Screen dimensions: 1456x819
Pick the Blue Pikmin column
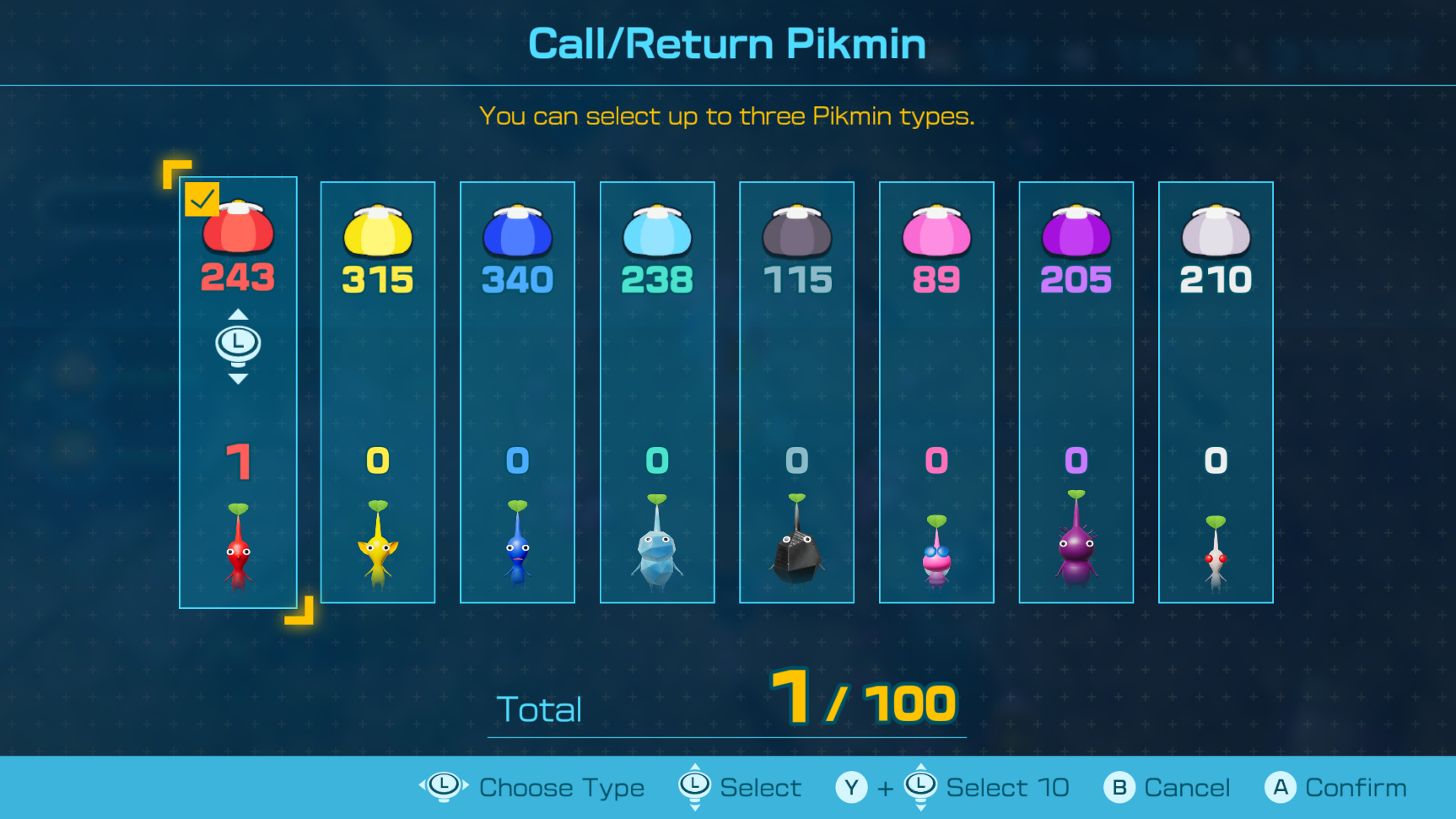tap(517, 392)
